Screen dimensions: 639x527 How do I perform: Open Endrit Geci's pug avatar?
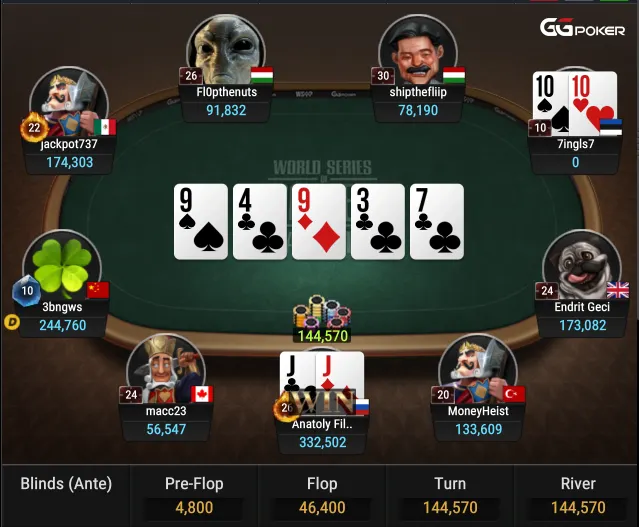pyautogui.click(x=581, y=265)
